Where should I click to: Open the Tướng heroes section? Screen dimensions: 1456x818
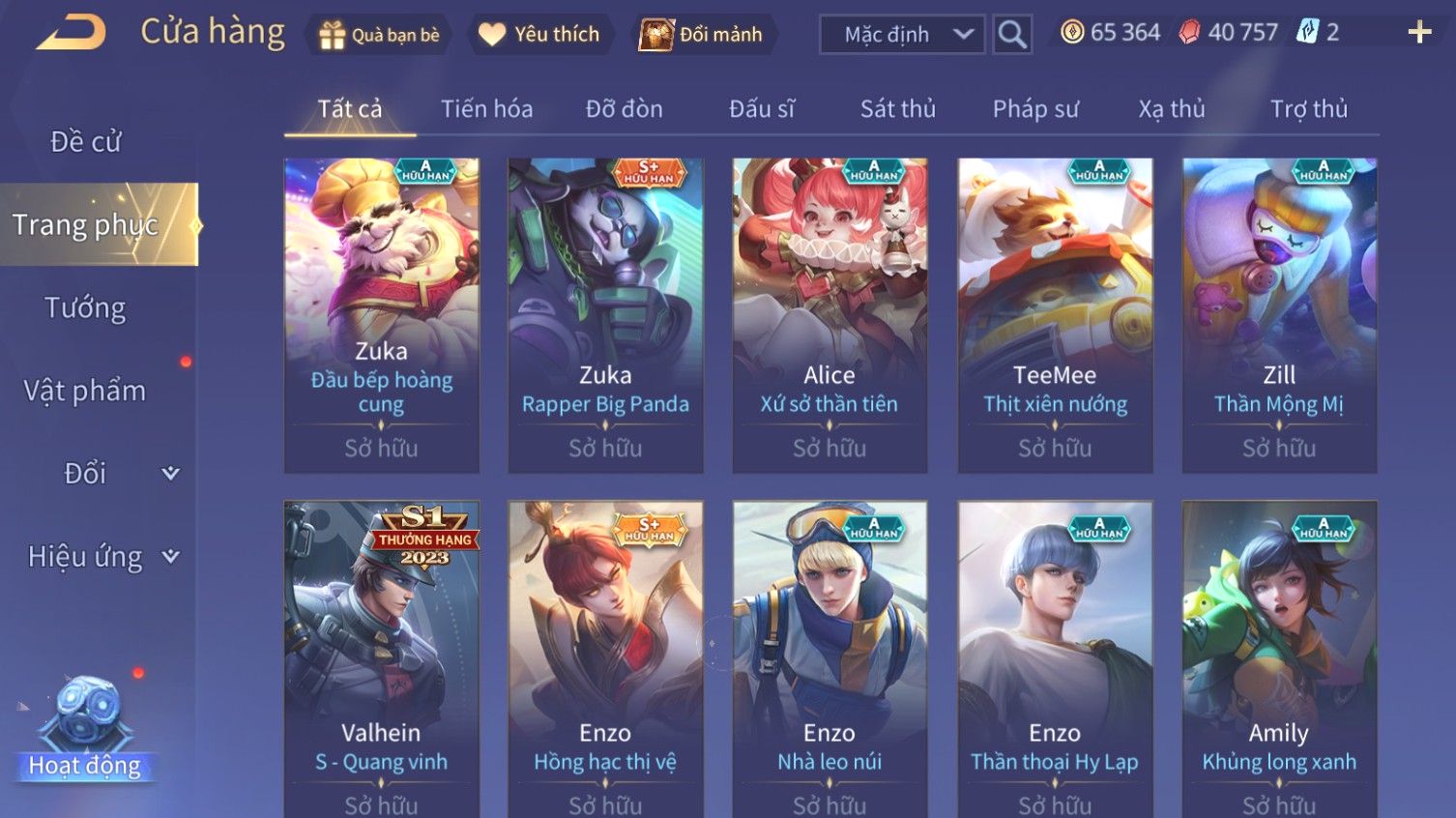86,308
